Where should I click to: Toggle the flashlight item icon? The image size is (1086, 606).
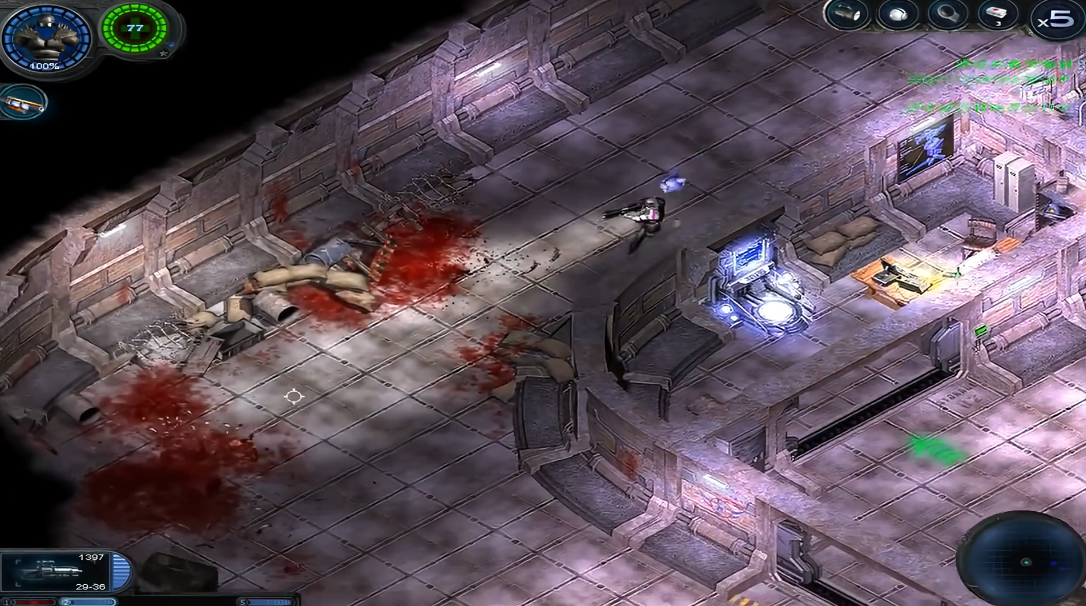(x=848, y=14)
